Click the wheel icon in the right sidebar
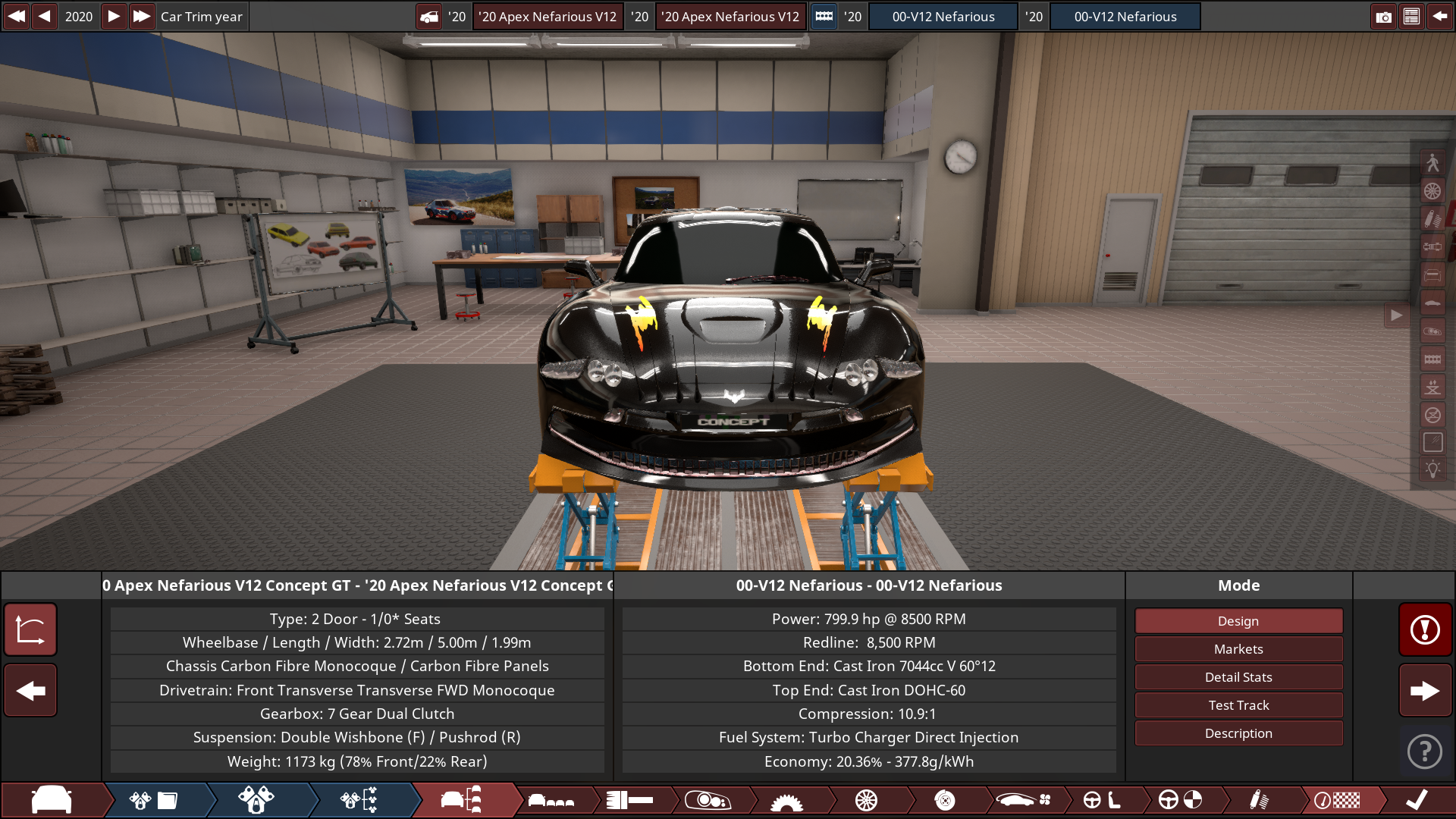1456x819 pixels. (1433, 191)
